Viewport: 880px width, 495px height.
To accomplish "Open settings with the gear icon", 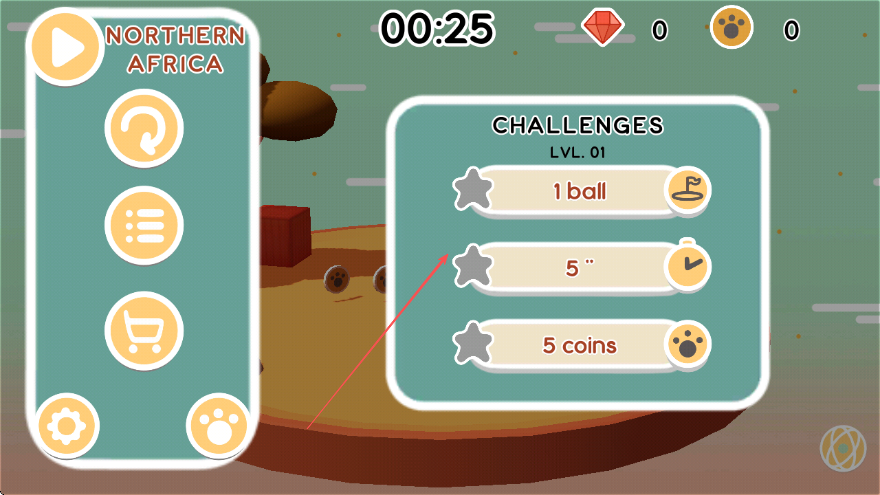I will pyautogui.click(x=67, y=428).
